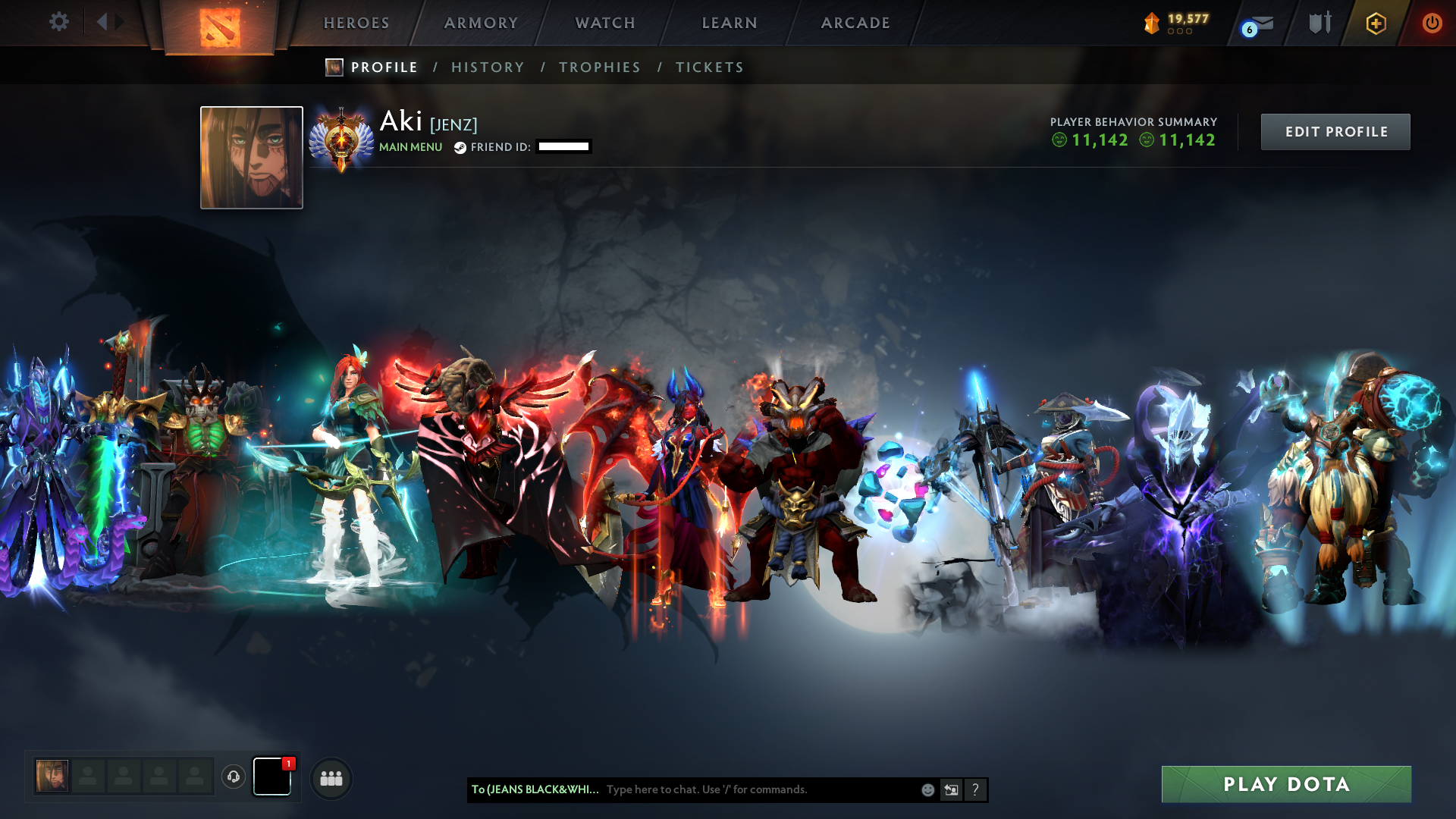The image size is (1456, 819).
Task: Open the shards balance via the orange gem icon
Action: pyautogui.click(x=1151, y=23)
